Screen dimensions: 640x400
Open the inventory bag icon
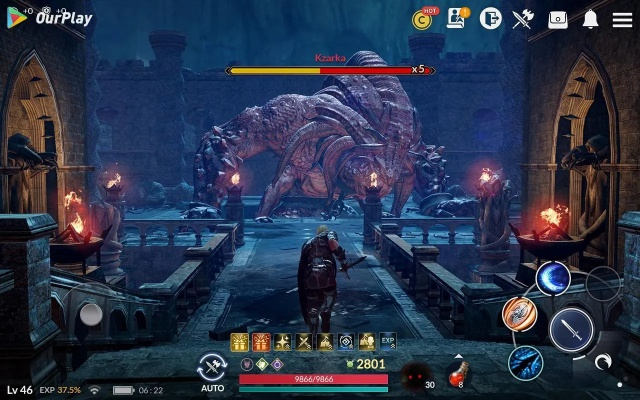click(x=557, y=19)
